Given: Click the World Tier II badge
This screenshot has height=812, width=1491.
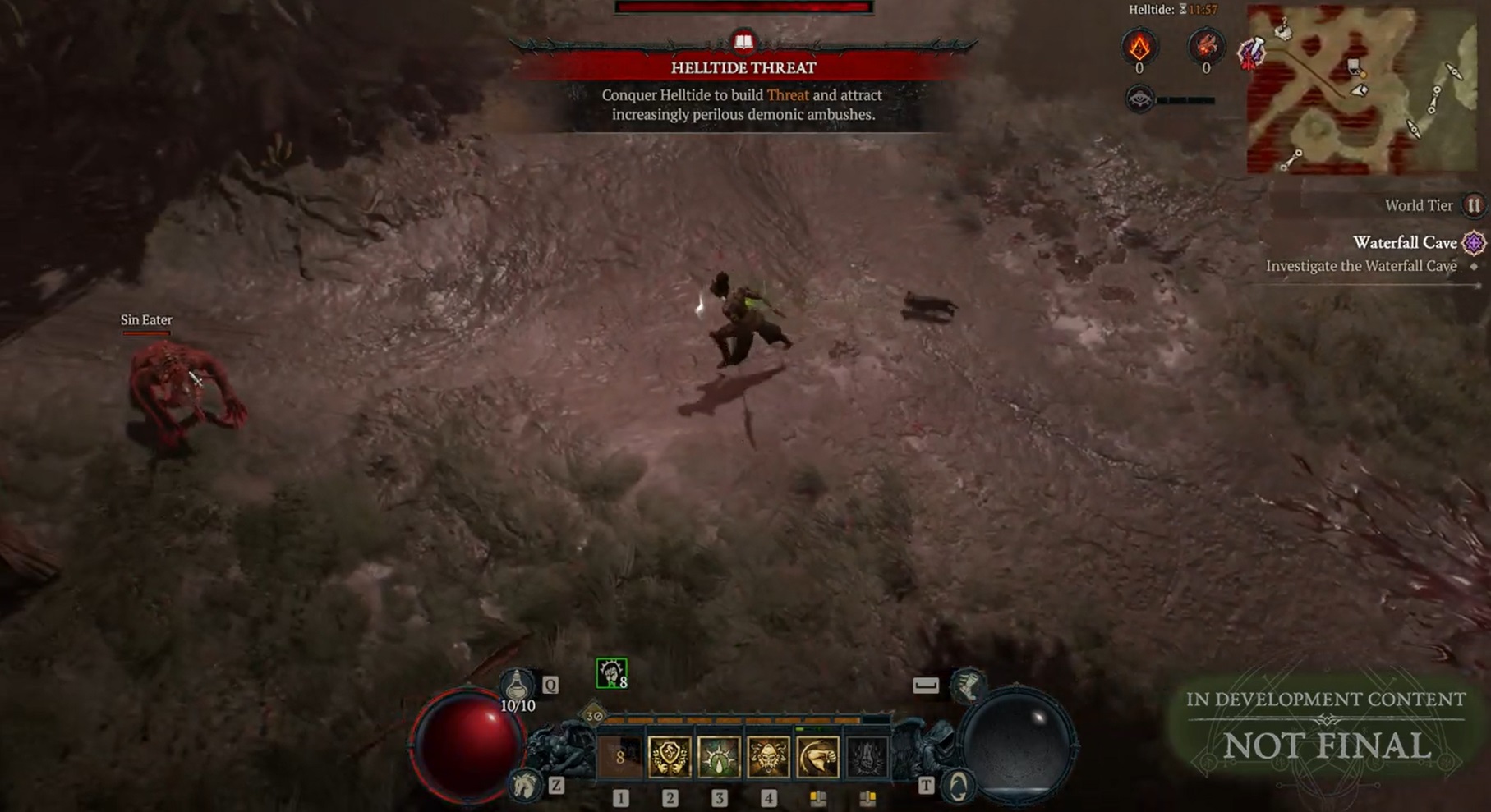Looking at the screenshot, I should [1474, 205].
